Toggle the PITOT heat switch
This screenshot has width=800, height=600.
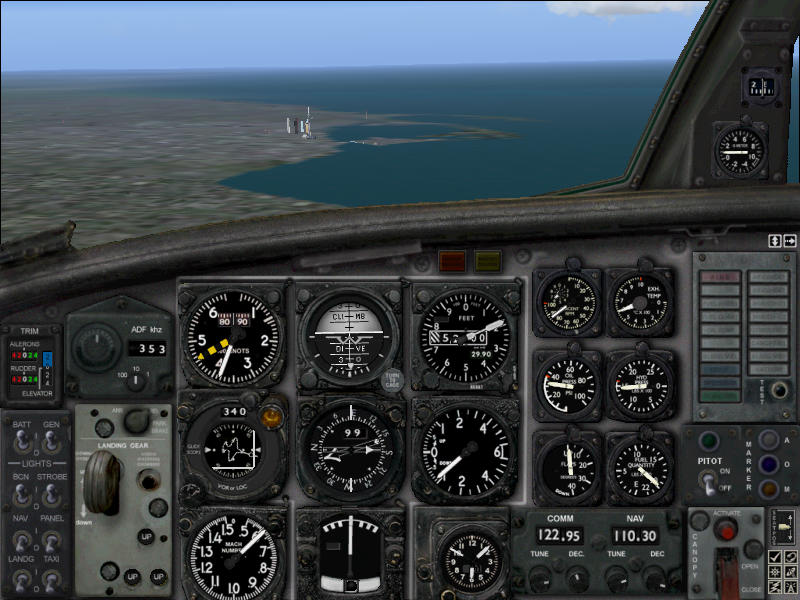(710, 482)
